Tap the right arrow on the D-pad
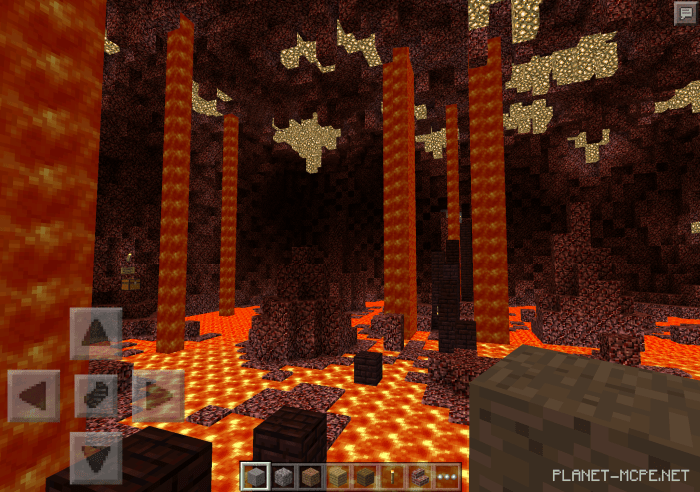The height and width of the screenshot is (492, 700). [158, 395]
